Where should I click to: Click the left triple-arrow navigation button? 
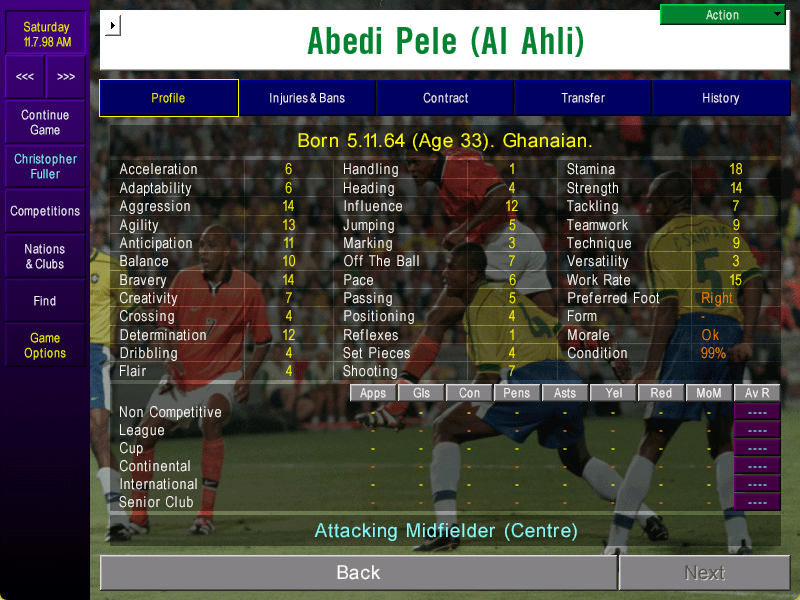tap(25, 76)
